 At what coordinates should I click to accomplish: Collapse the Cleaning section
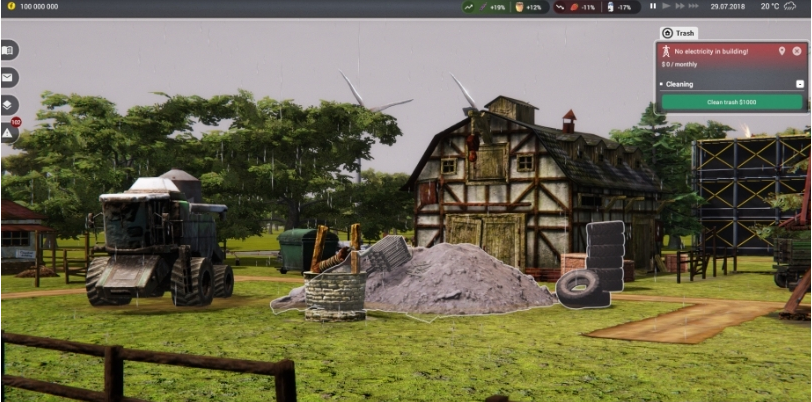pos(799,84)
